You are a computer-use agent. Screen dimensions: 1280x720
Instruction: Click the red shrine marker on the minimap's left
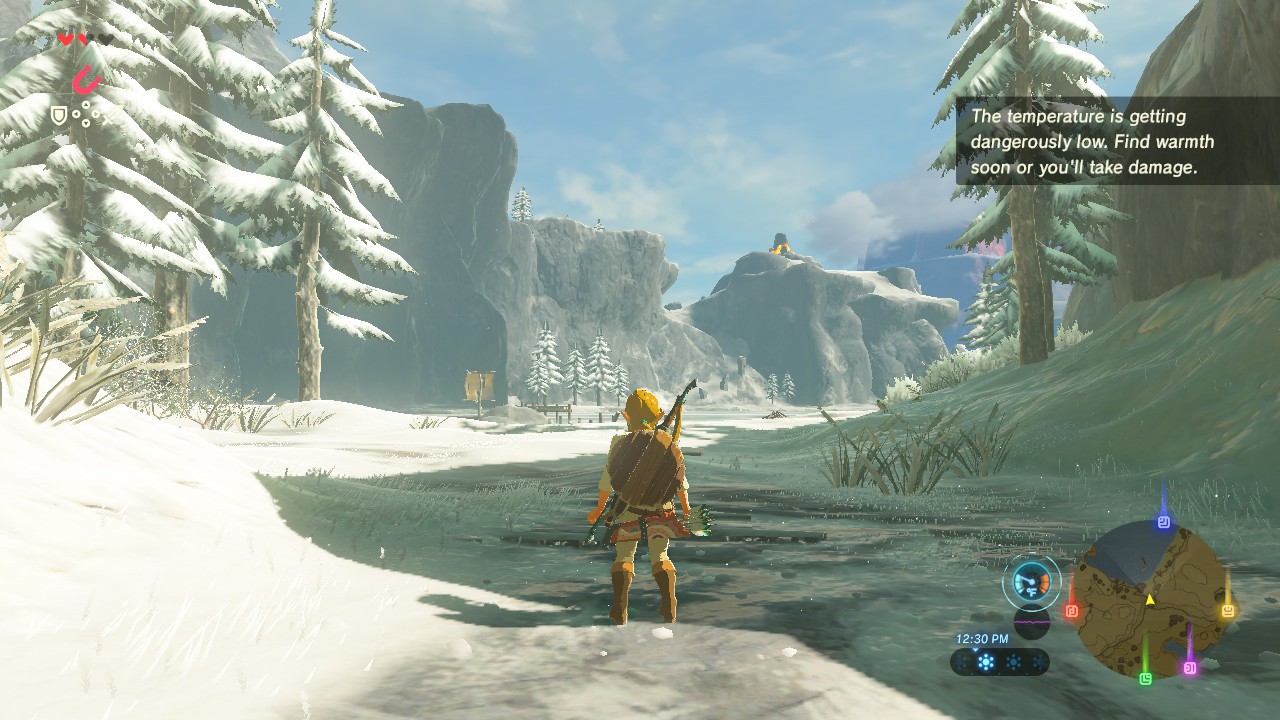pyautogui.click(x=1072, y=610)
